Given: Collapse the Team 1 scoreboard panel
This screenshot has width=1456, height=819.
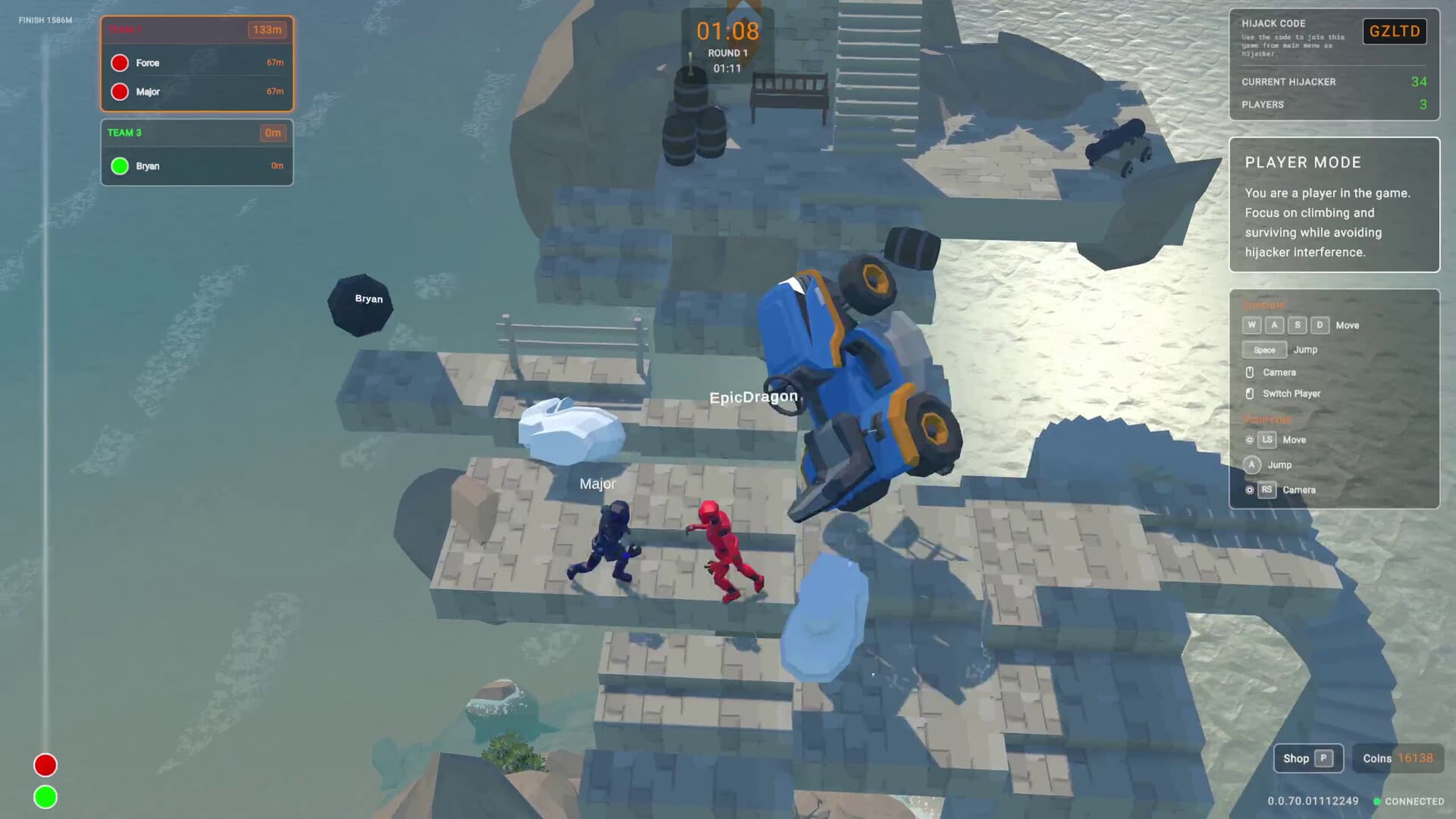Looking at the screenshot, I should click(196, 30).
